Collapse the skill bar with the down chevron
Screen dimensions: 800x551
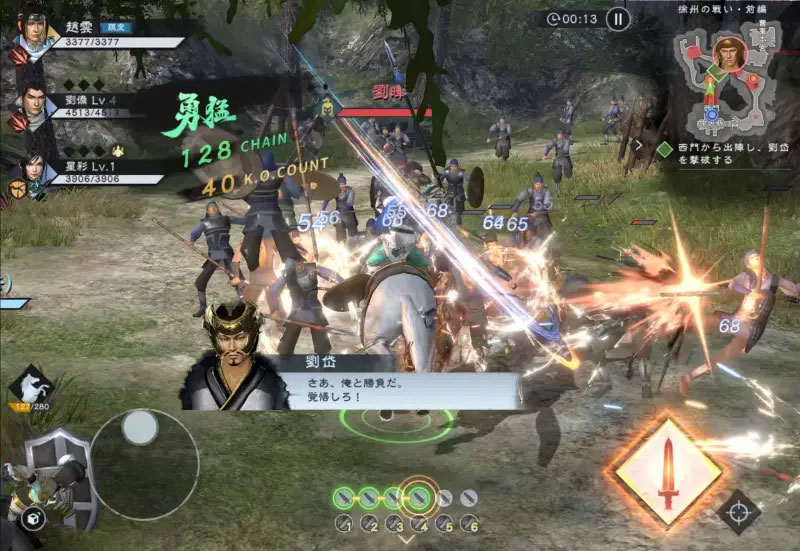click(x=405, y=541)
